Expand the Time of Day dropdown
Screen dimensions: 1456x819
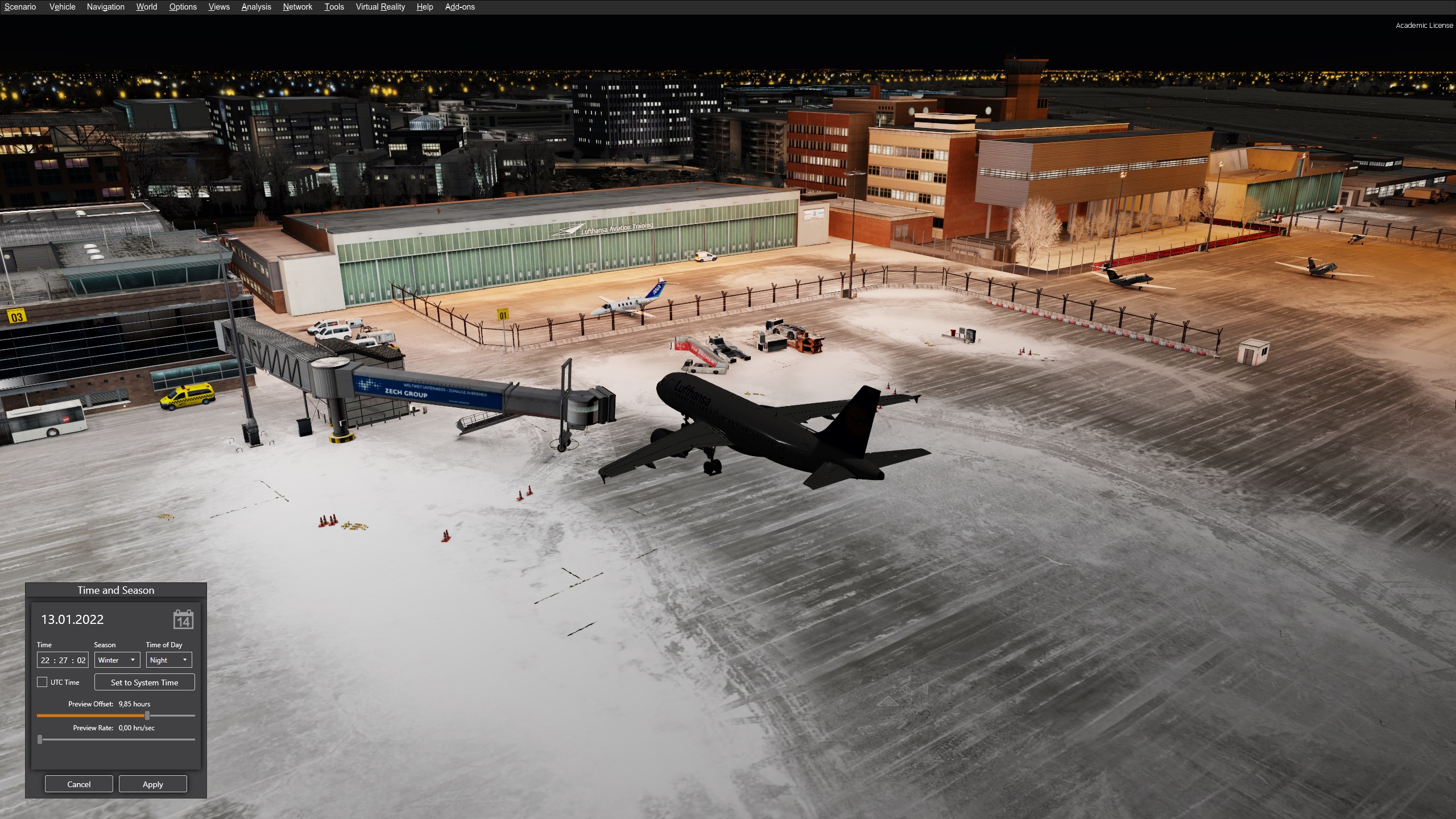coord(169,660)
